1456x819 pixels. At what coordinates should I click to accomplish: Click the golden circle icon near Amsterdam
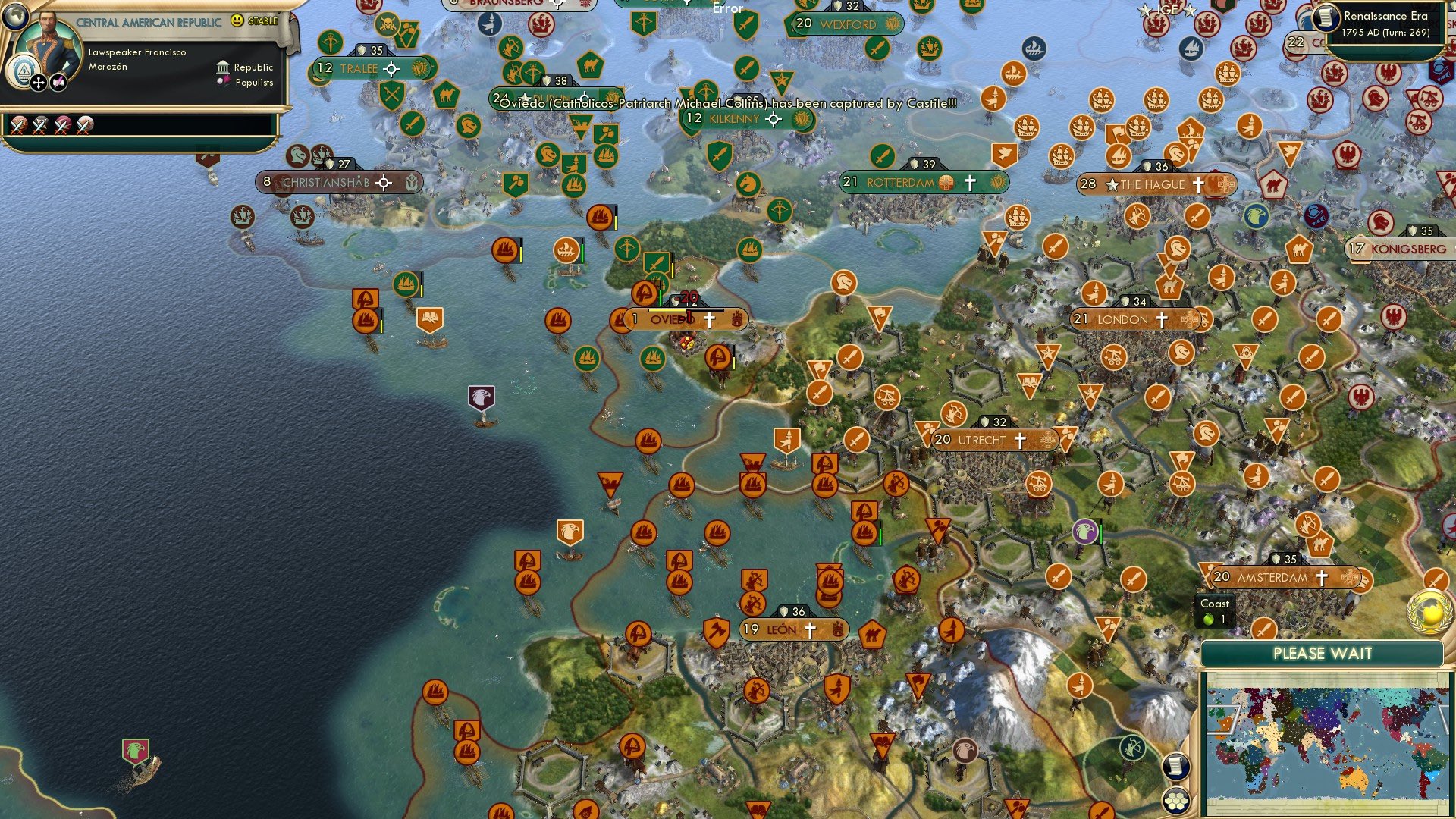click(x=1429, y=612)
